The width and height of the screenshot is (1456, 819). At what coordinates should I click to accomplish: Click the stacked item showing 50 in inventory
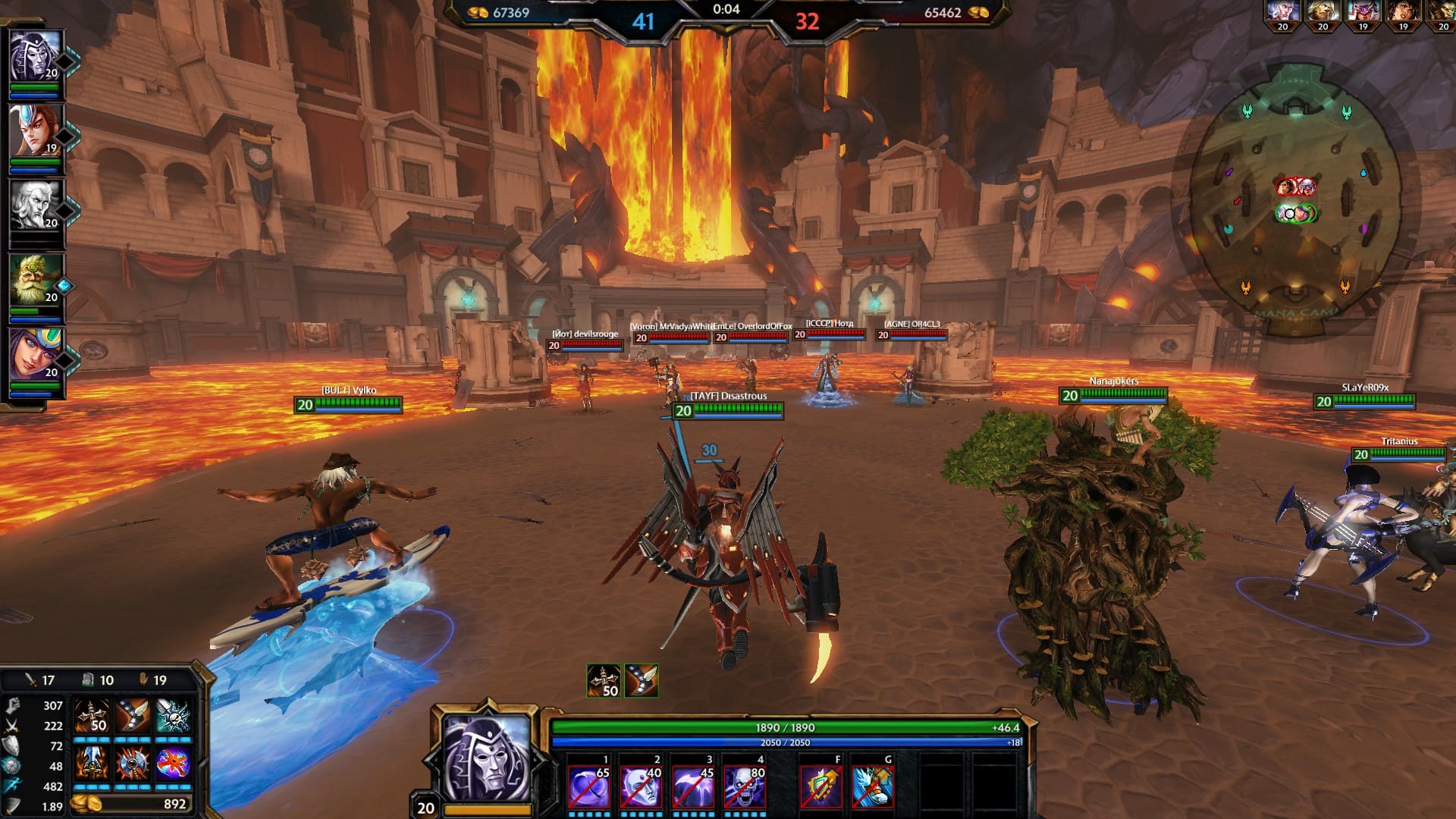(x=92, y=716)
